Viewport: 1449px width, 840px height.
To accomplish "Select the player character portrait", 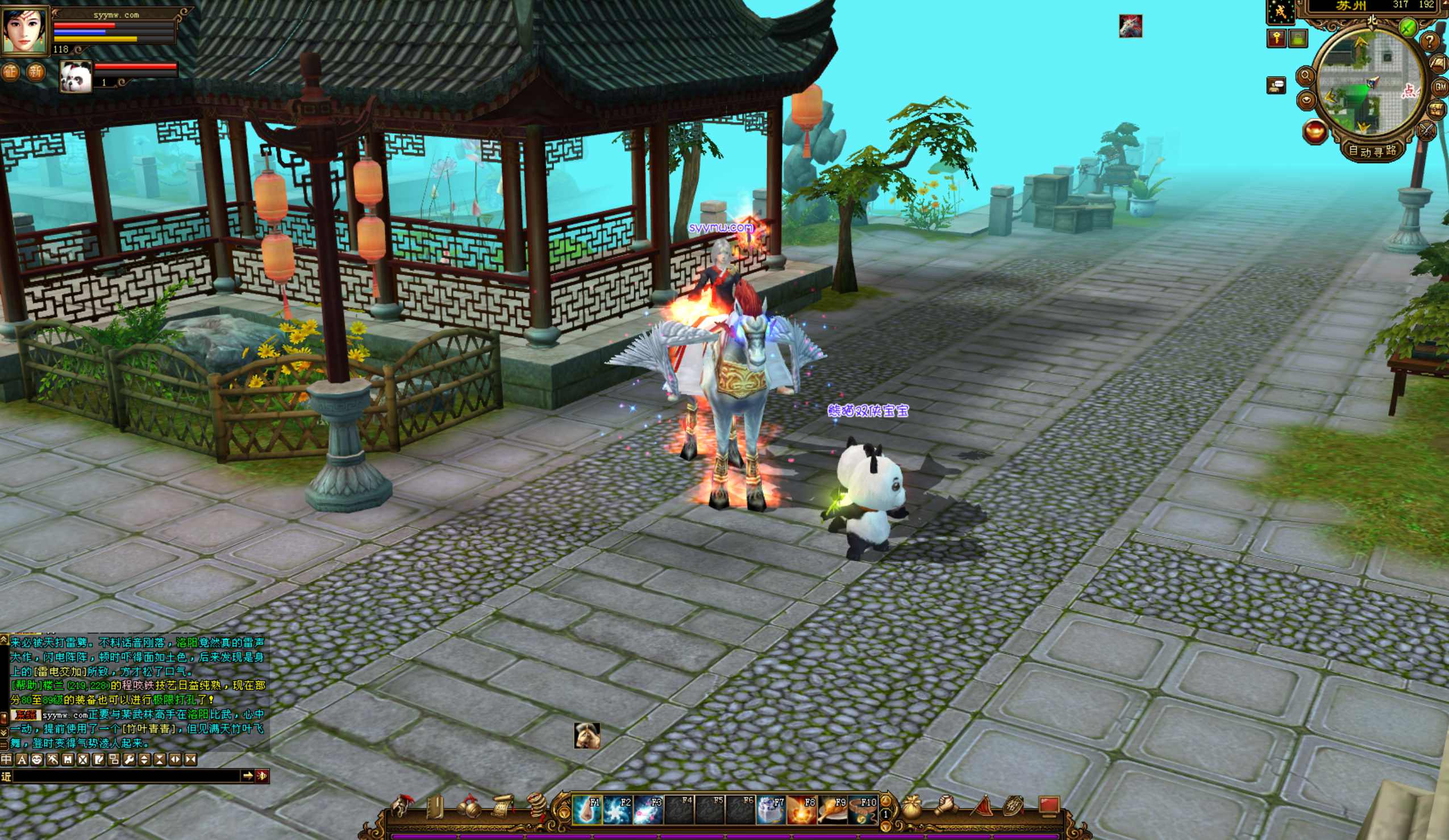I will pyautogui.click(x=26, y=30).
